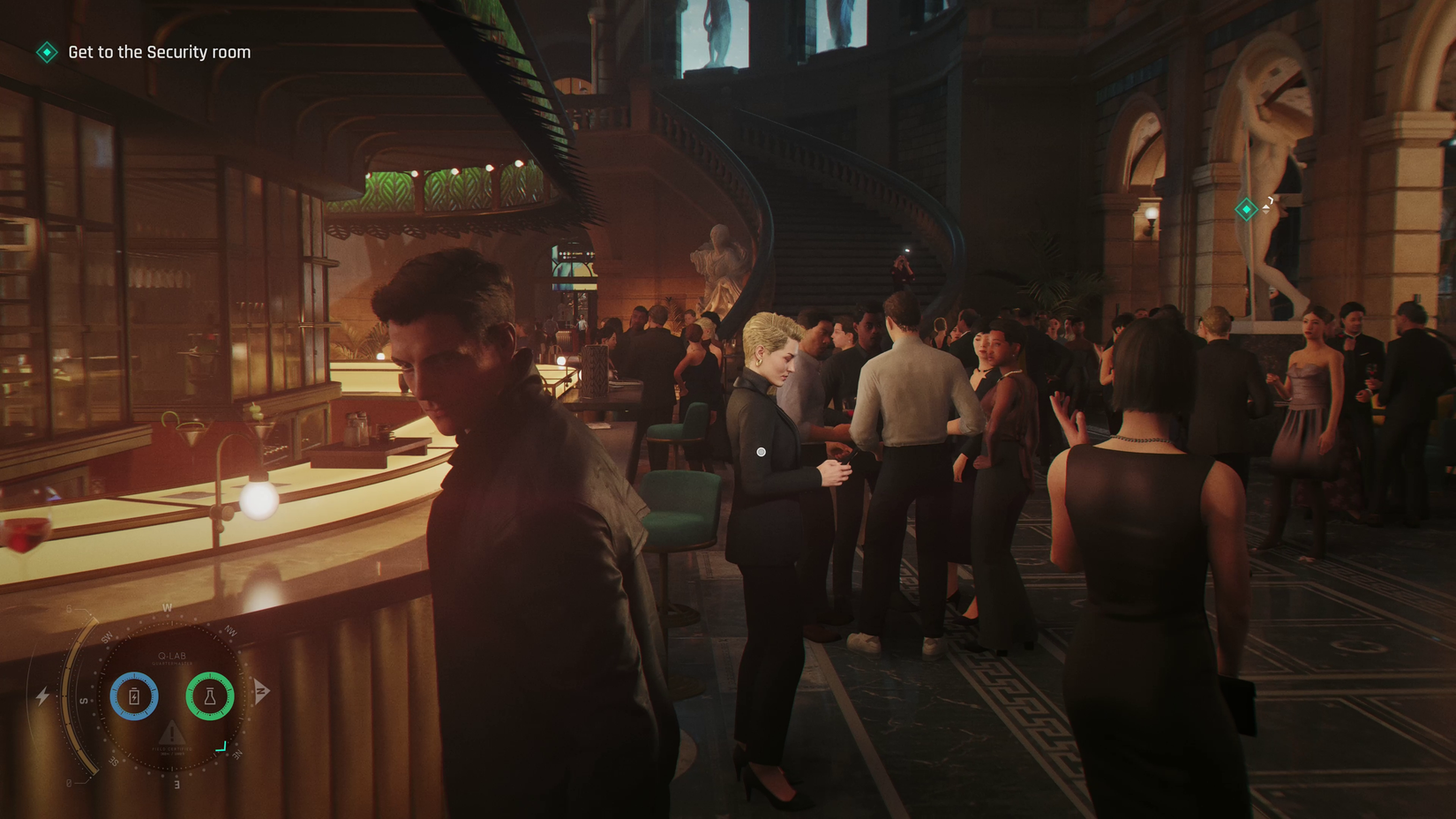The width and height of the screenshot is (1456, 819).
Task: Click the Get to the Security room objective text
Action: coord(159,52)
